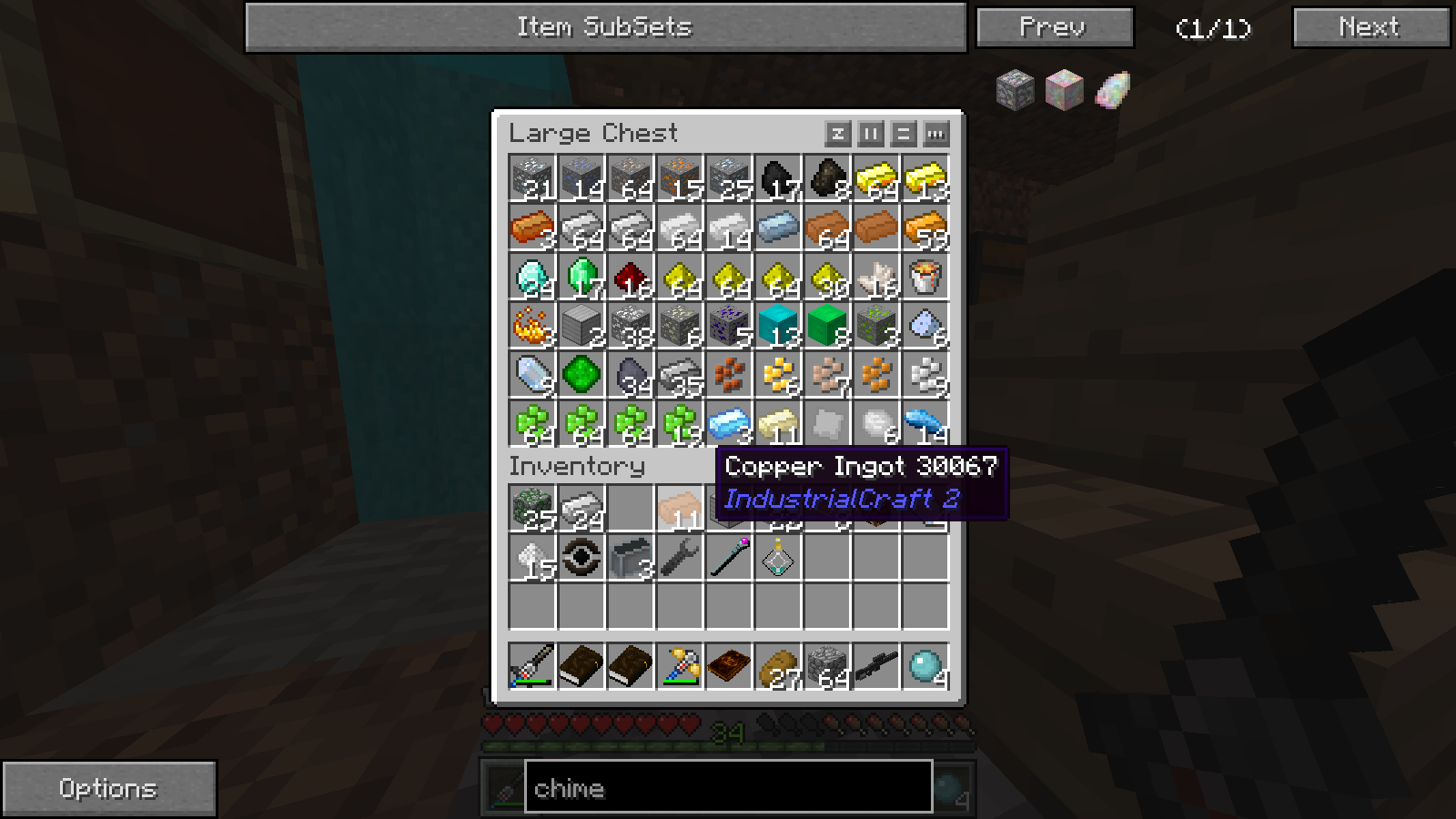Select the lava bucket in the chest
The width and height of the screenshot is (1456, 819).
pos(925,277)
